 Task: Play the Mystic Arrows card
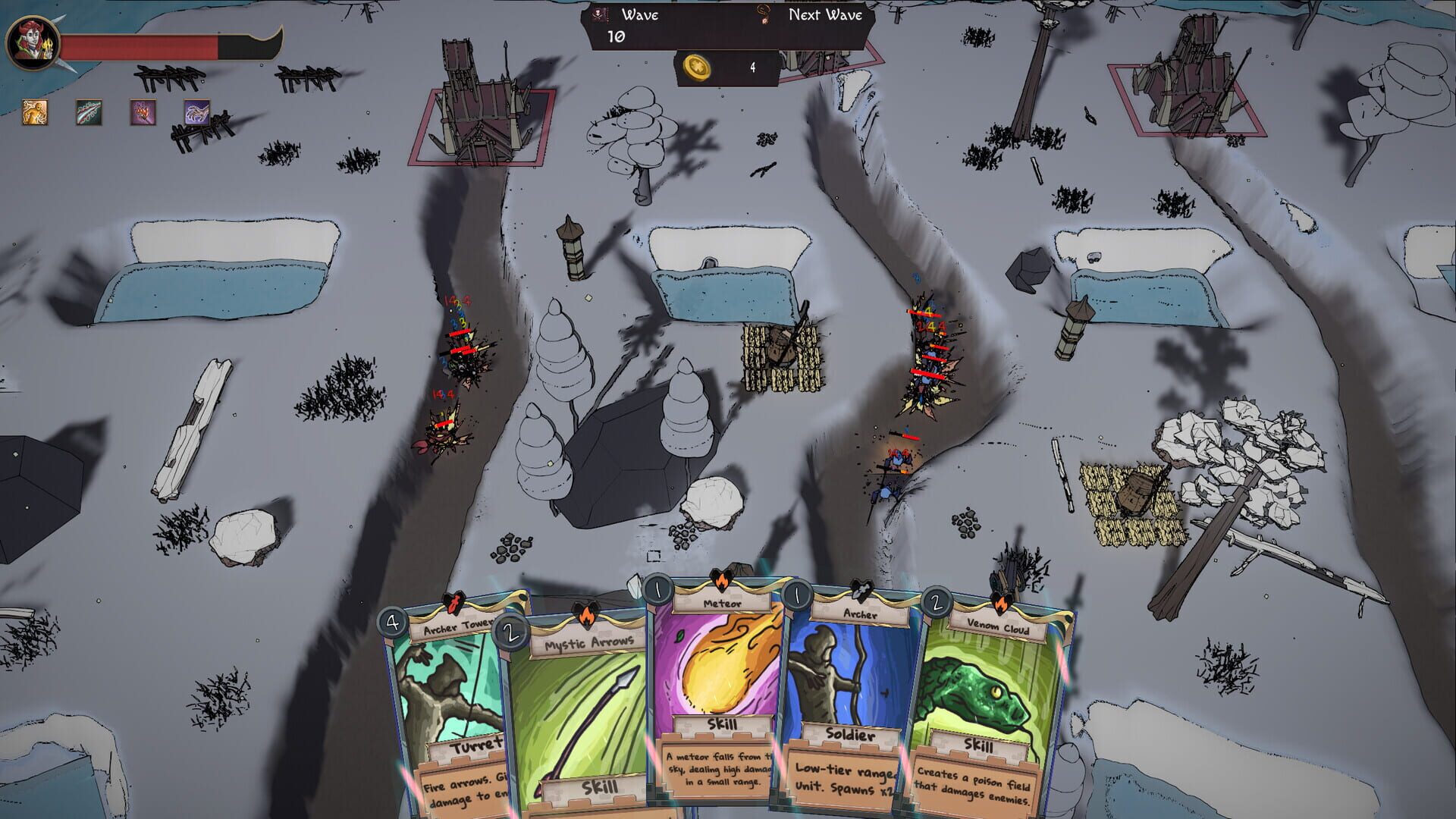click(584, 705)
